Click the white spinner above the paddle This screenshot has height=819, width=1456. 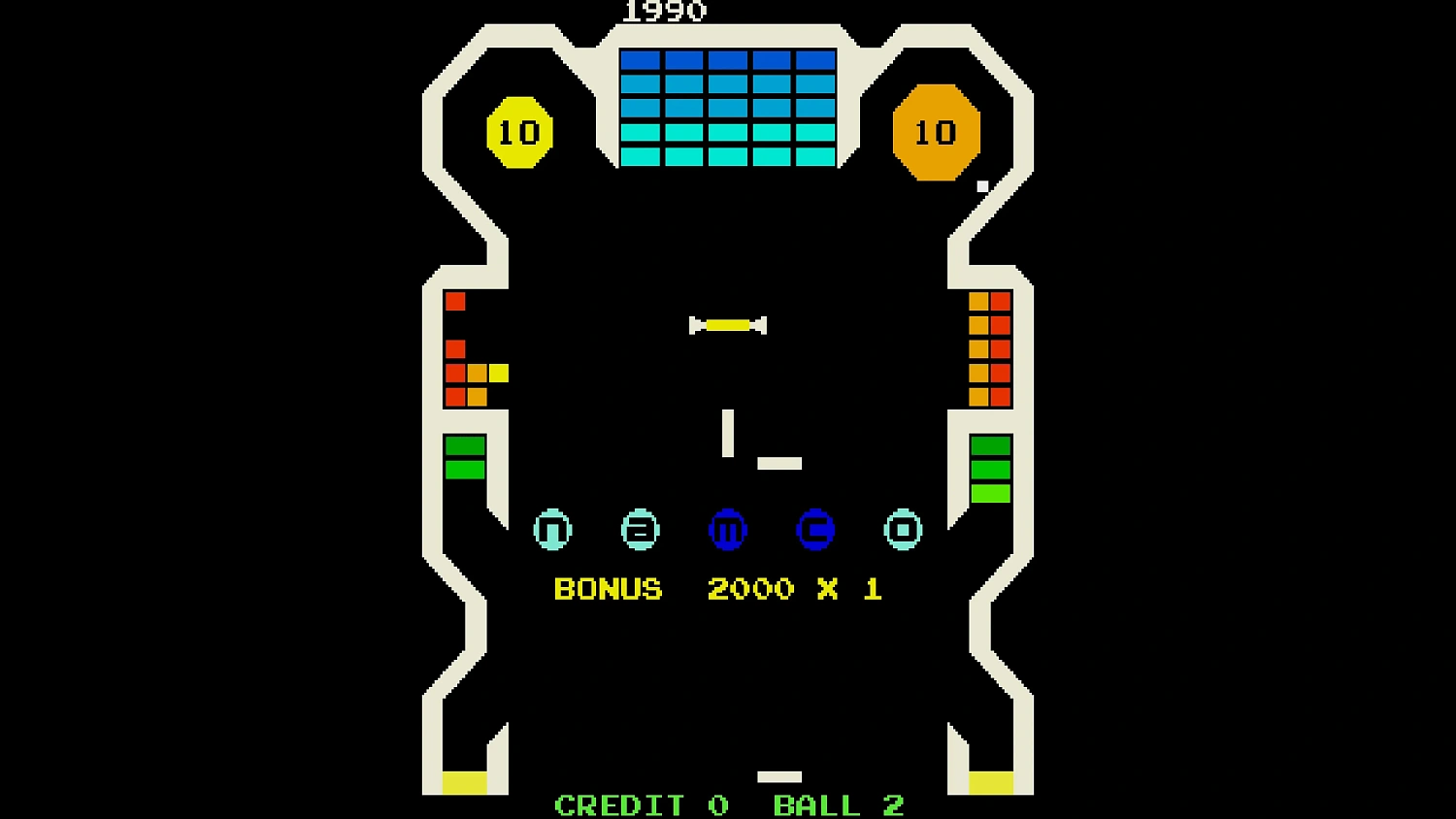[x=728, y=324]
